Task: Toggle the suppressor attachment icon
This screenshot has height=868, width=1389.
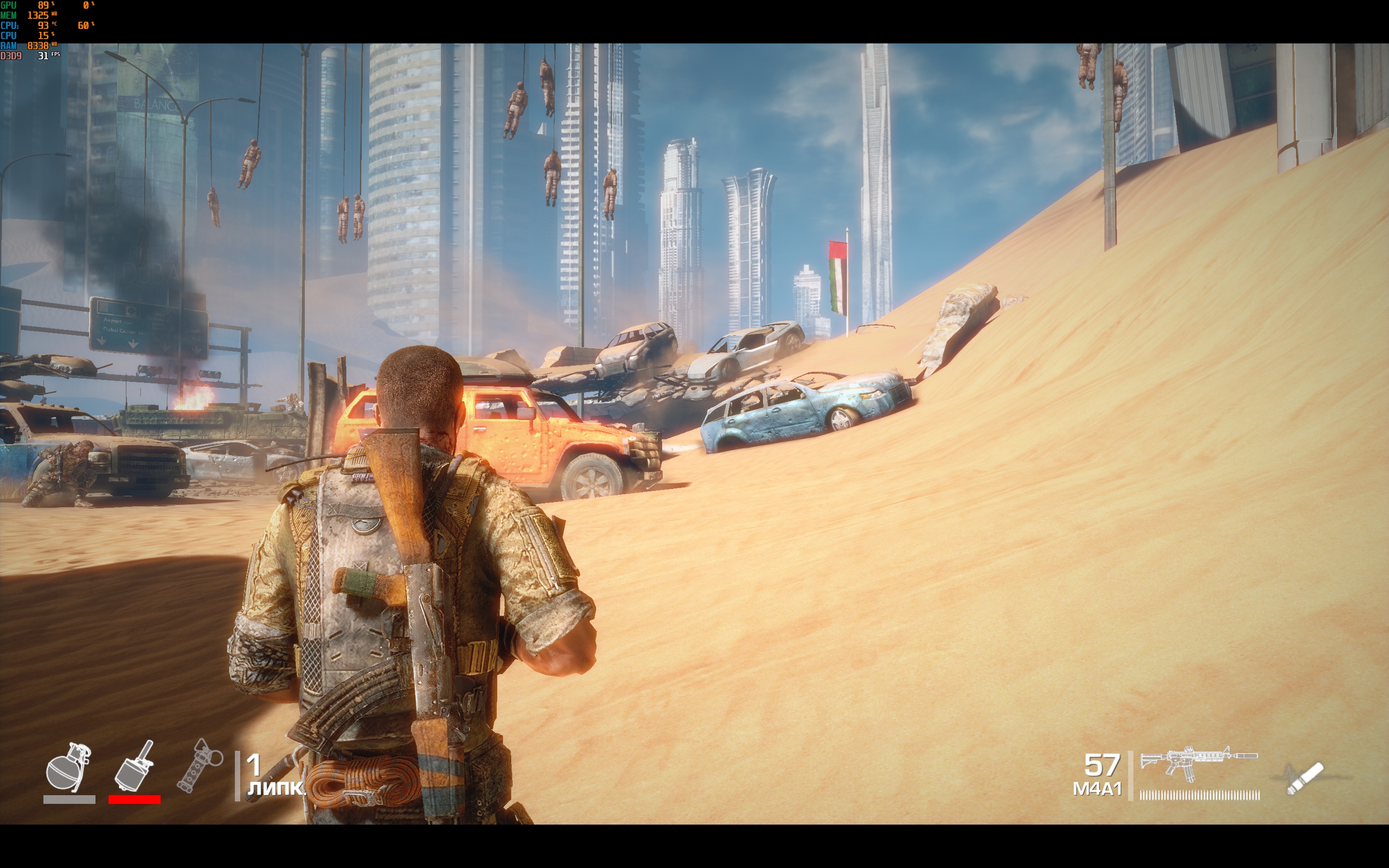Action: pos(1305,778)
